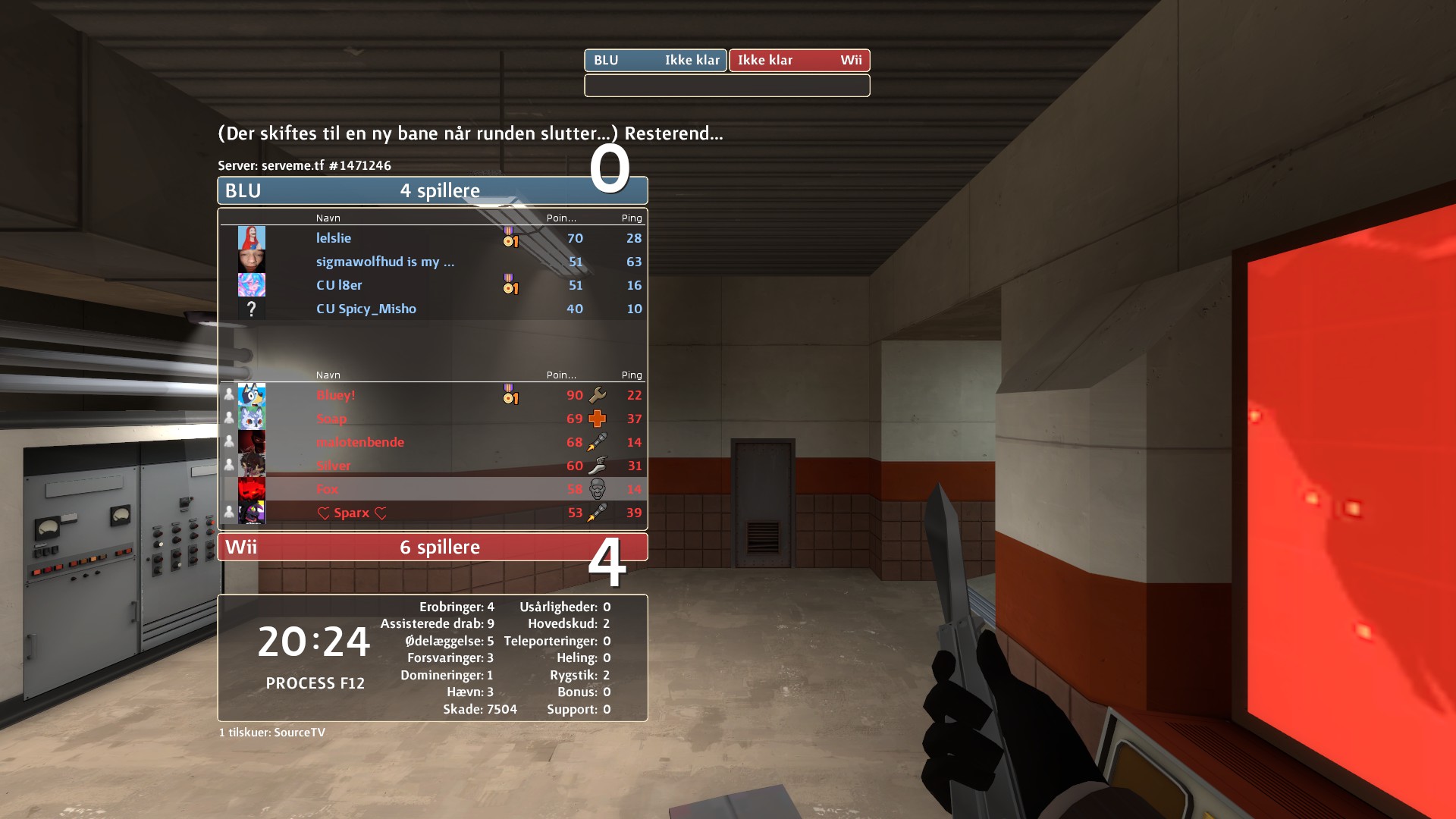Click the question mark avatar of Spicy_Misho
The width and height of the screenshot is (1456, 819).
[252, 309]
